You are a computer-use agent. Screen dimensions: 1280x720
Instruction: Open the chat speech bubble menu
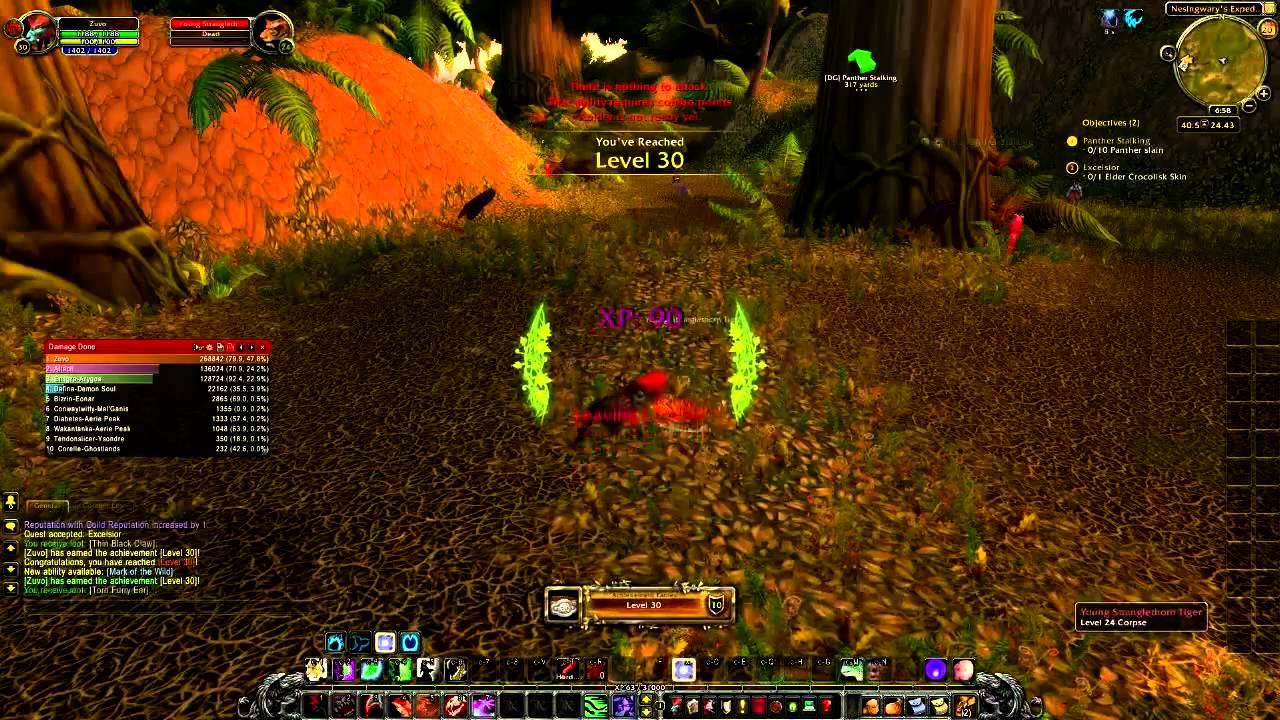[11, 526]
